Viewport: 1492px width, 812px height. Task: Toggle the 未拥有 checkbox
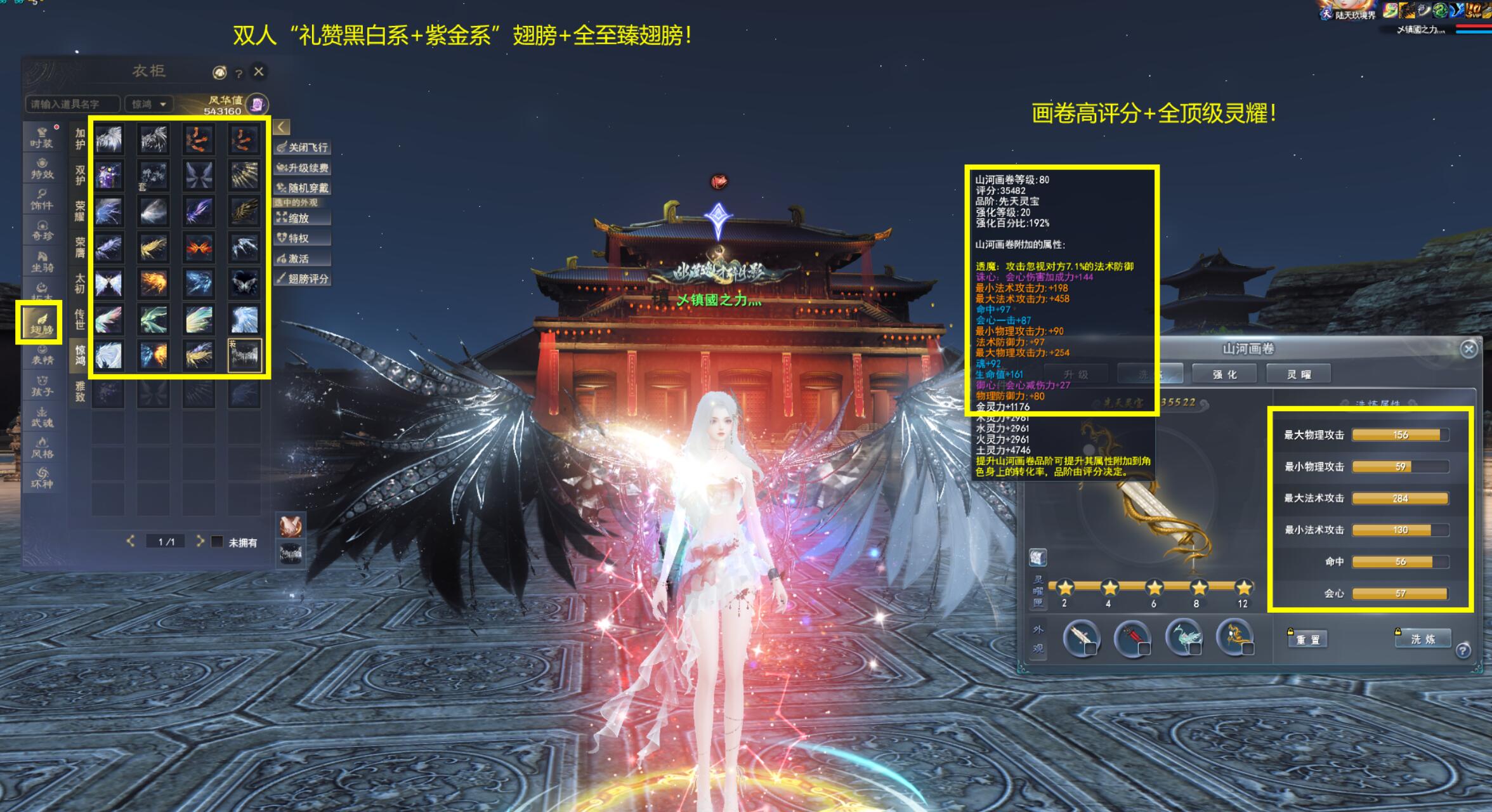tap(217, 542)
